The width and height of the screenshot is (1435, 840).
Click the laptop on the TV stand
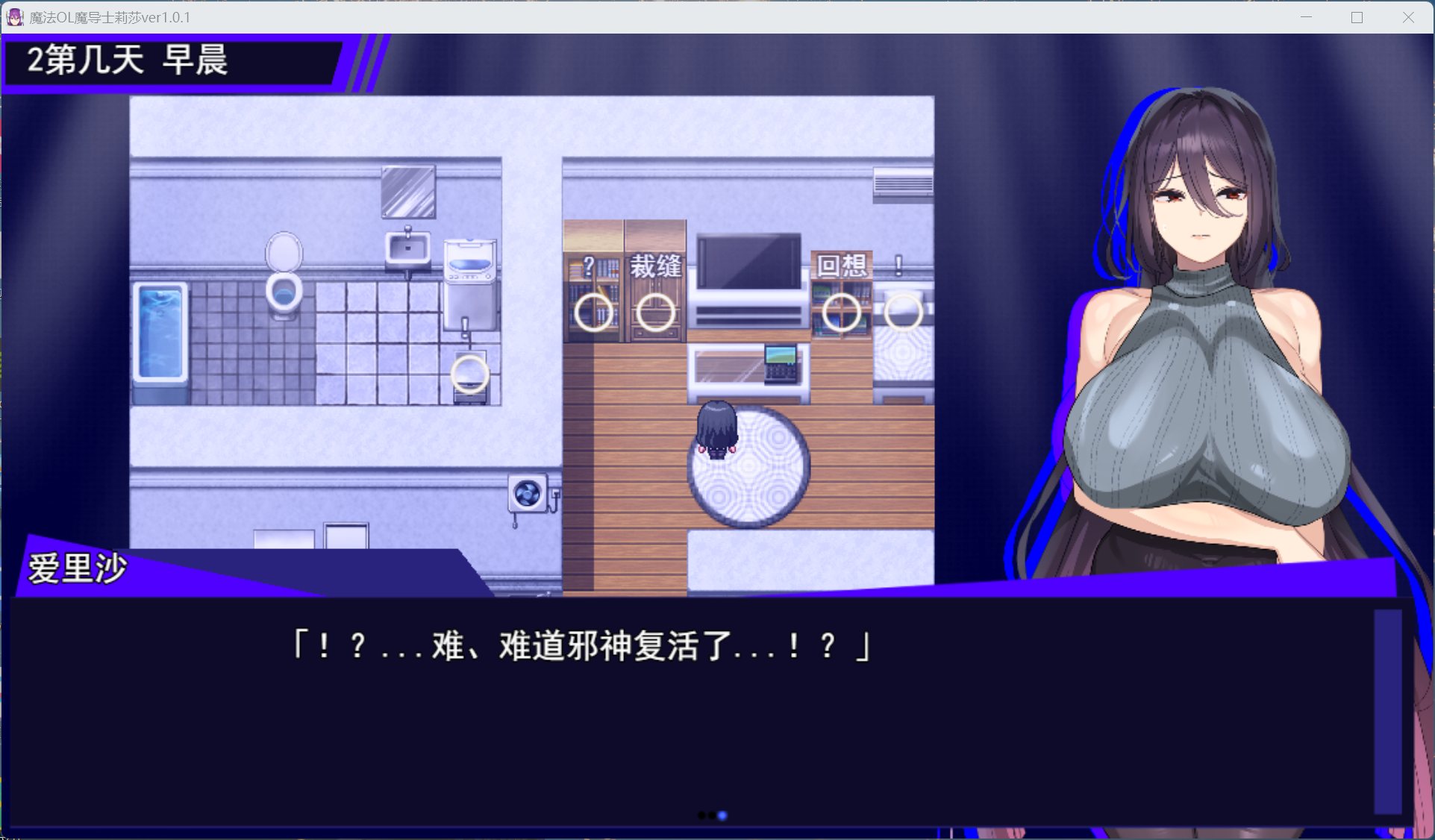(781, 365)
